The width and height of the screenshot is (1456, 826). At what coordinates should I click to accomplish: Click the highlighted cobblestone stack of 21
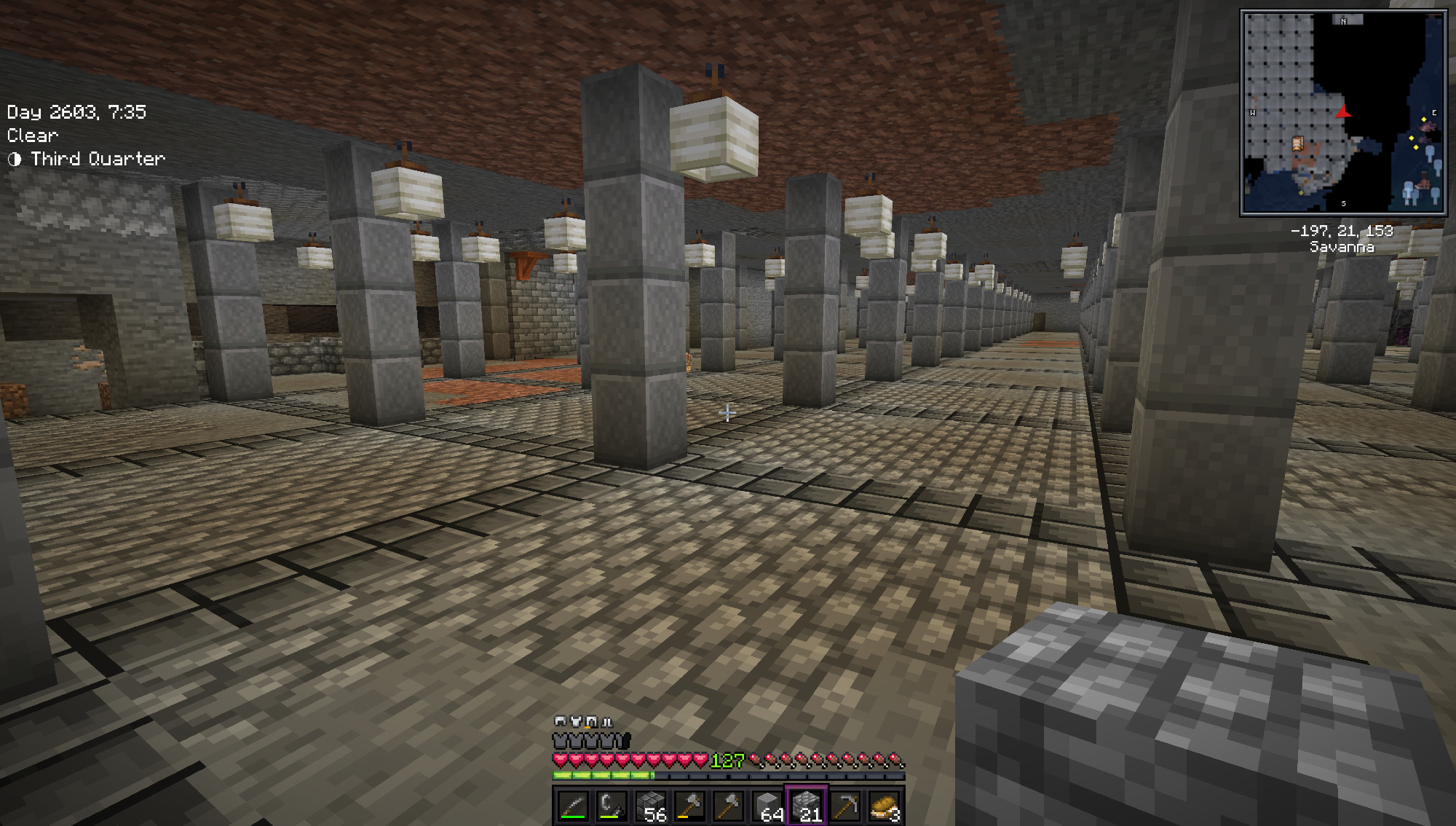point(807,806)
